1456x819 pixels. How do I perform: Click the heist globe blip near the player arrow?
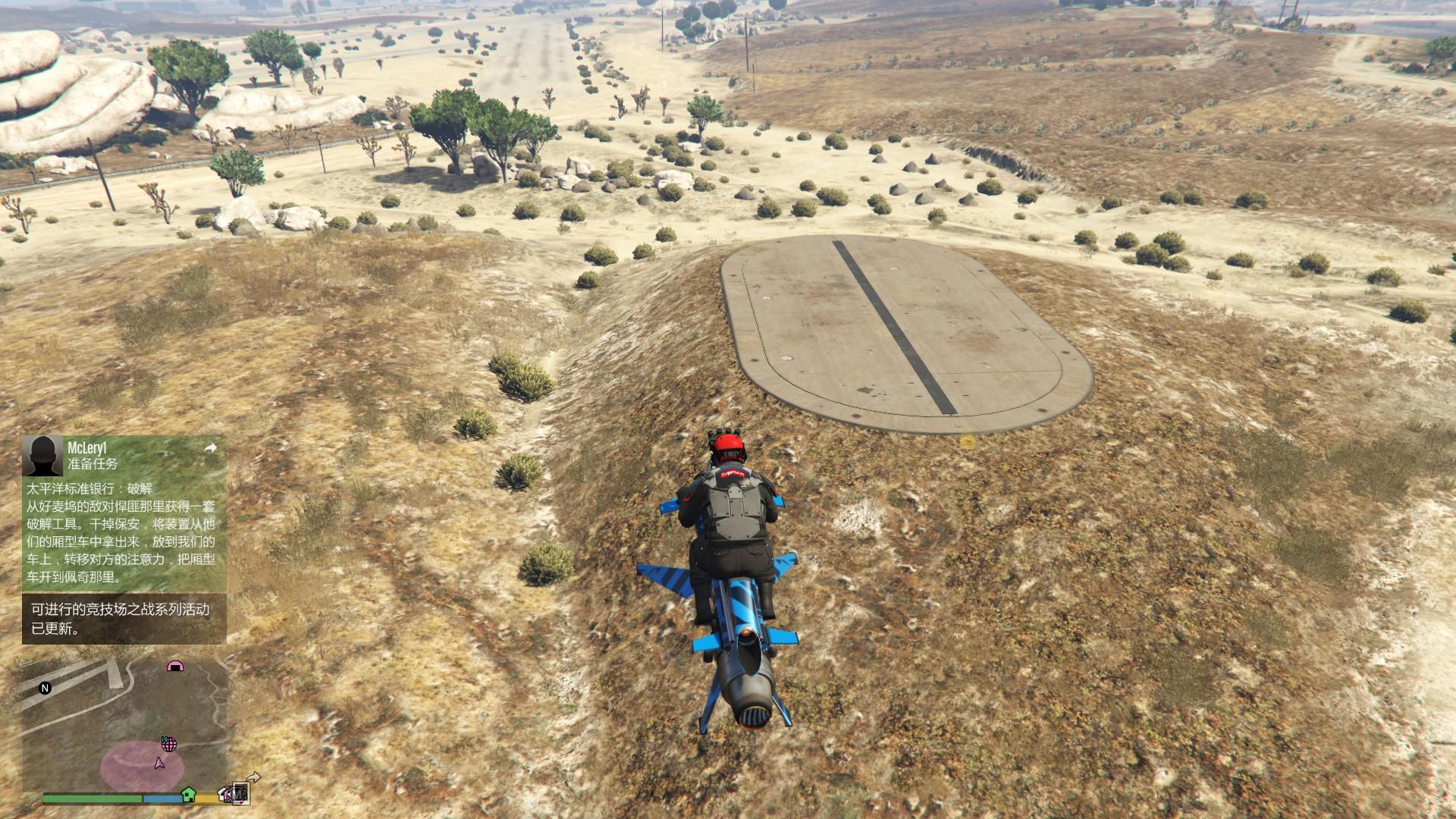click(x=169, y=745)
